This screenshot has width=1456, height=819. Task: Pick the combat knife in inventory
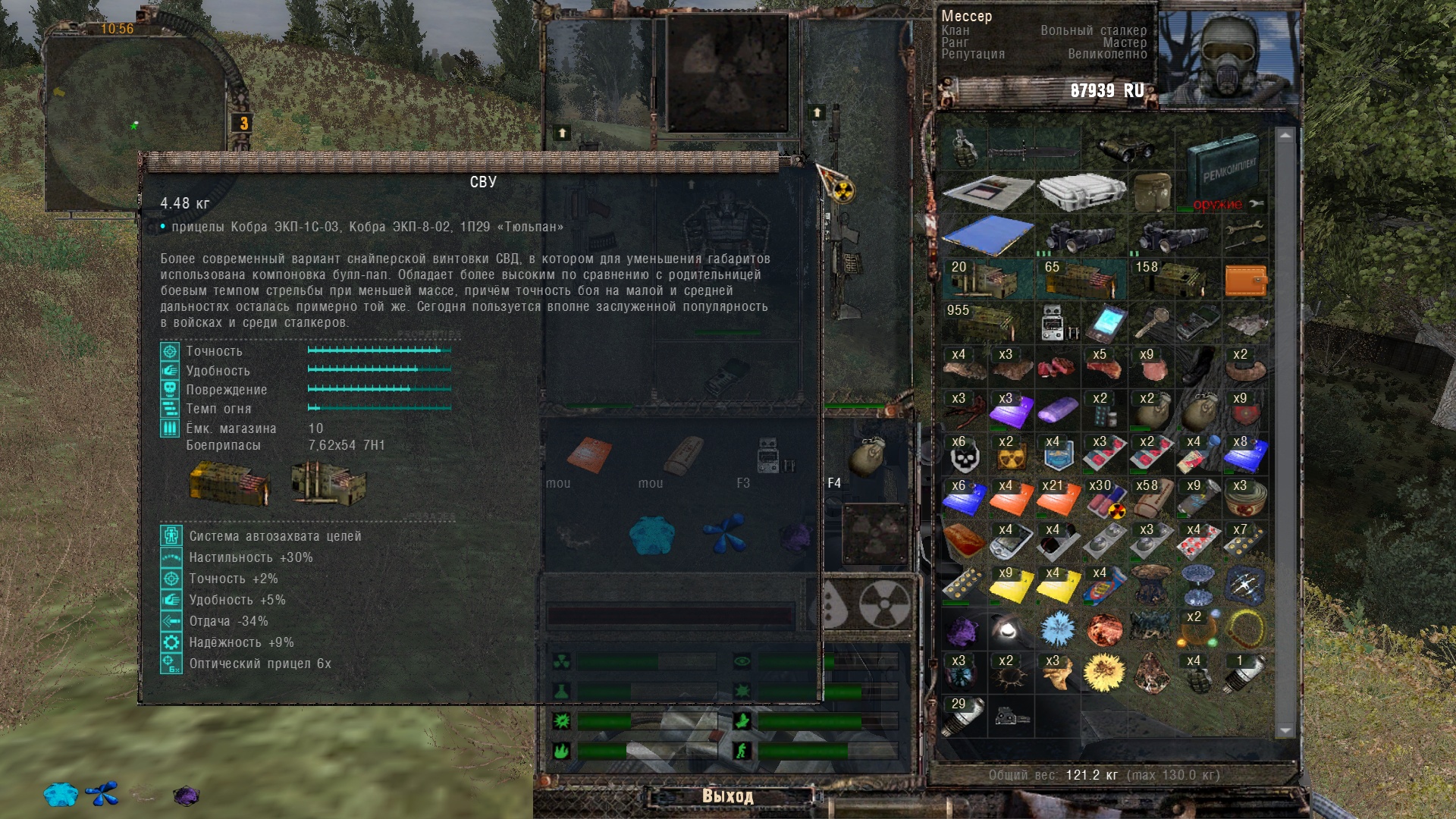click(x=1033, y=150)
